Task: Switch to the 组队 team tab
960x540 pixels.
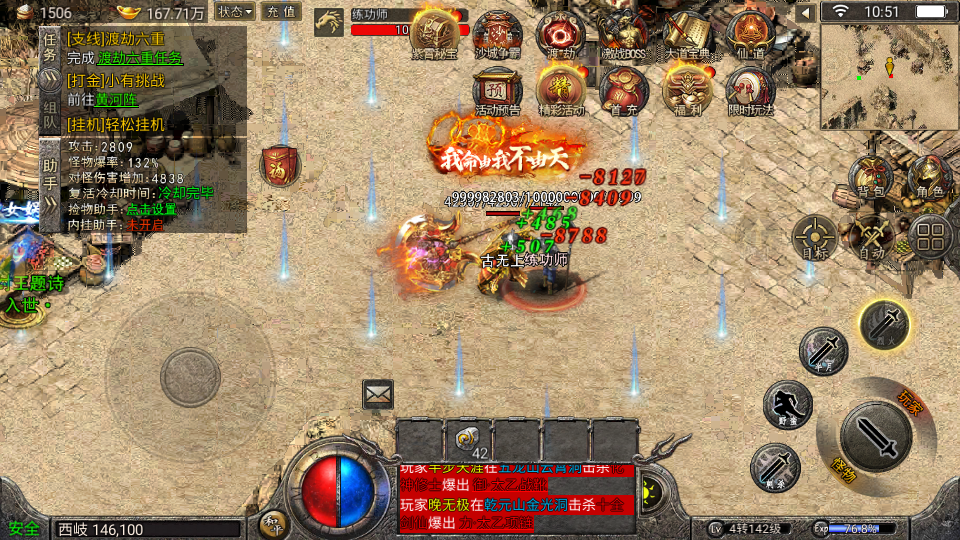Action: (50, 112)
